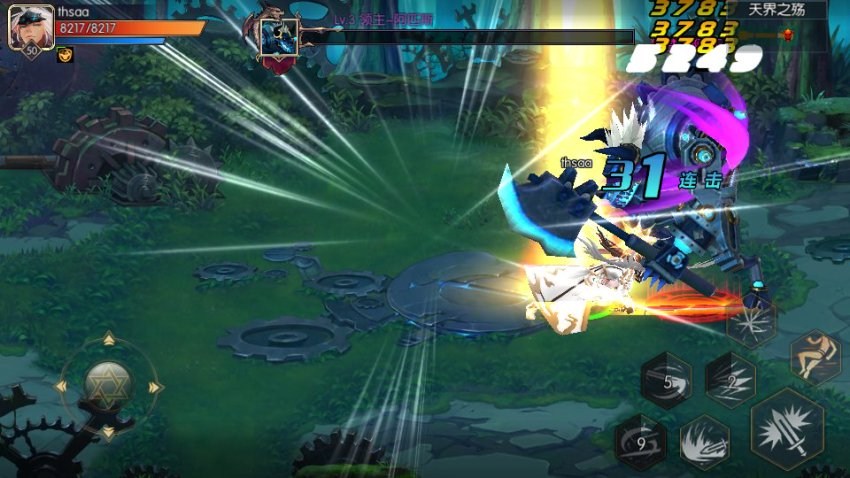Viewport: 850px width, 478px height.
Task: Click the joystick's left arrow
Action: [60, 387]
